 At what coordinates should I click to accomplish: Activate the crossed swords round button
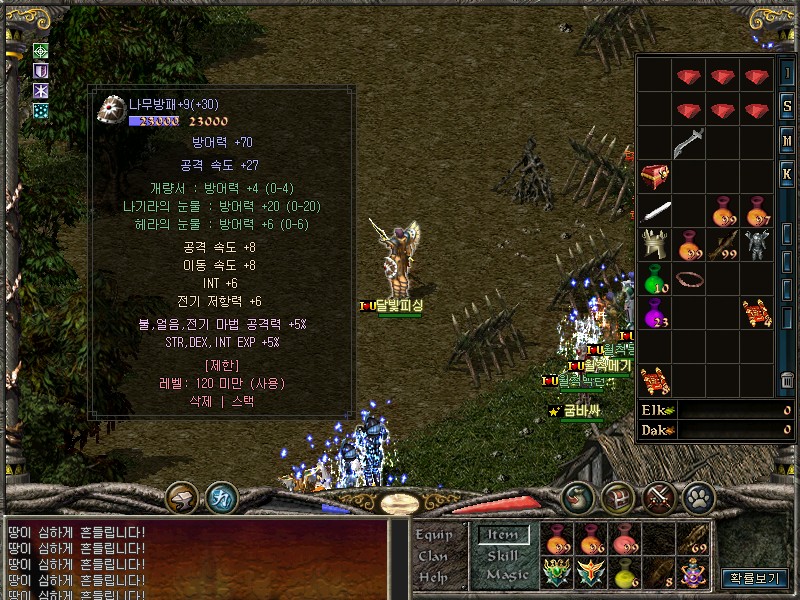659,496
